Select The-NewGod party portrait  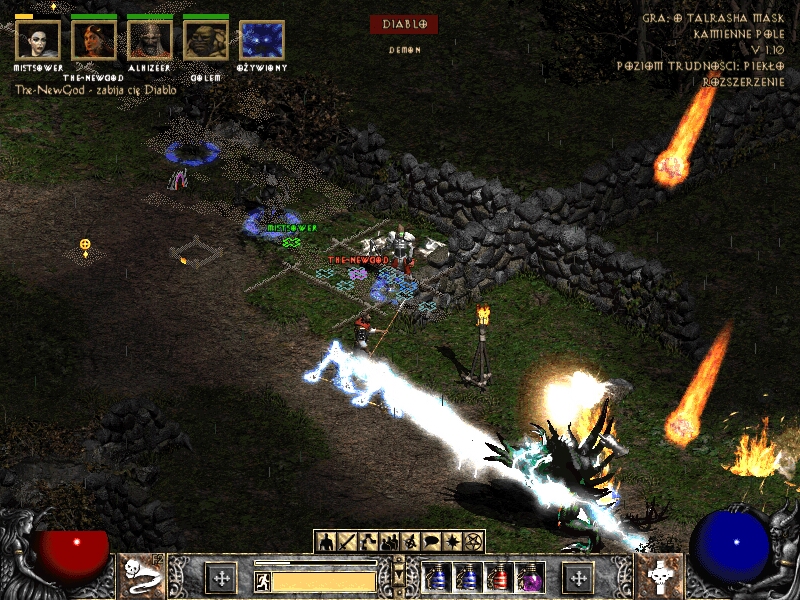point(94,40)
